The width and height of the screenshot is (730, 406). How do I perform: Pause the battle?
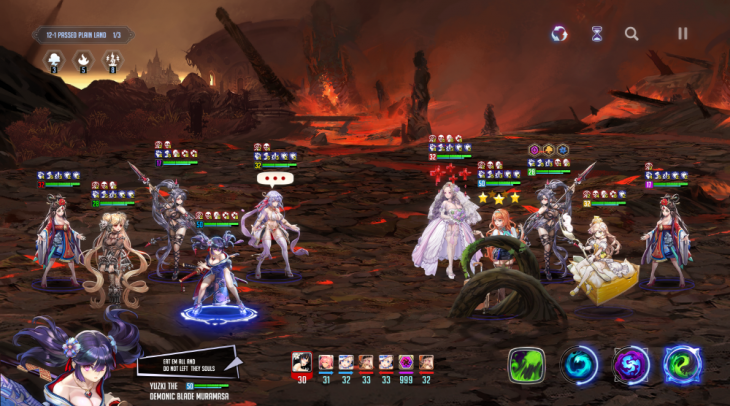[x=683, y=33]
